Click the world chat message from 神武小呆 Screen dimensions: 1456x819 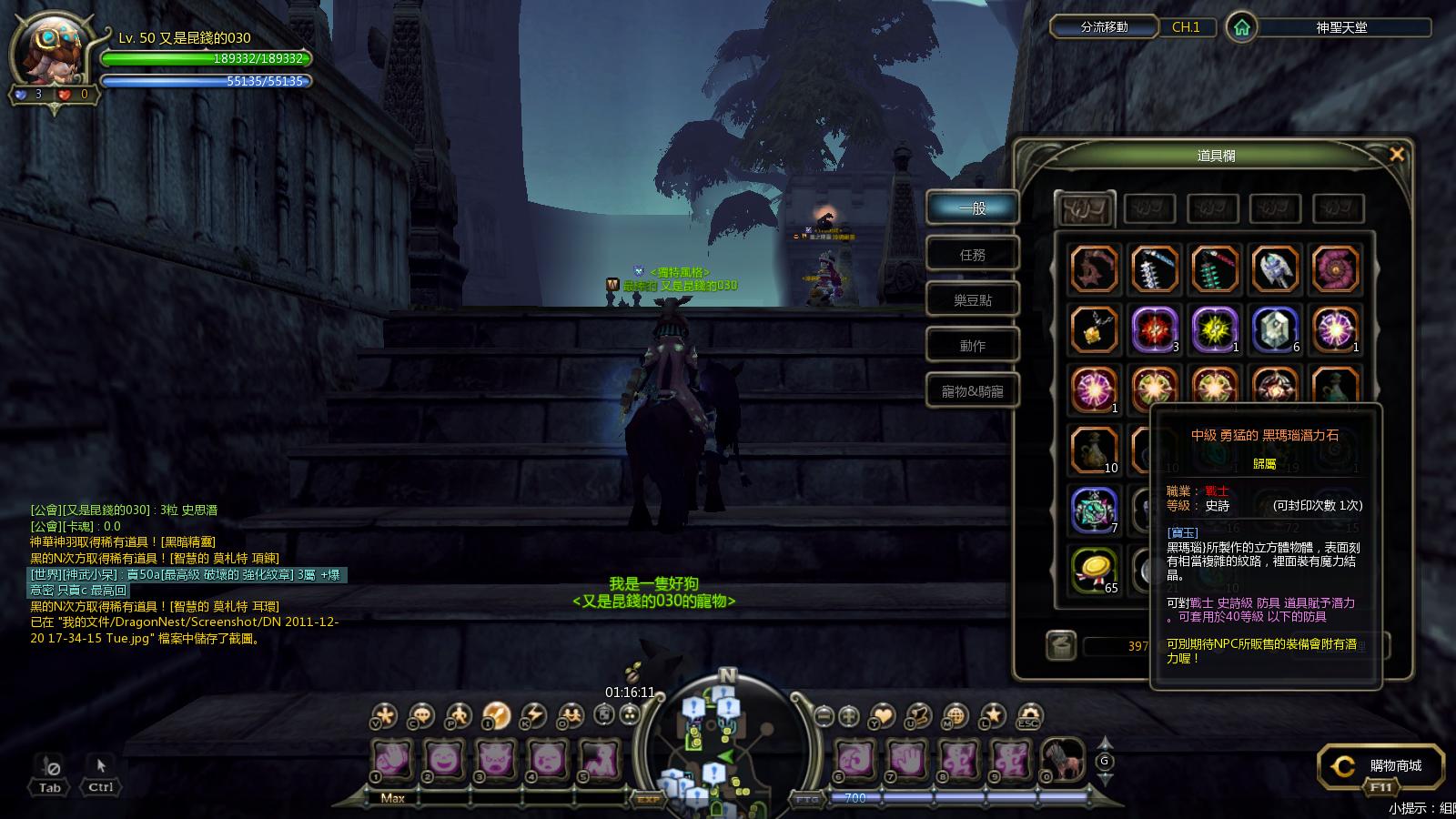point(187,574)
